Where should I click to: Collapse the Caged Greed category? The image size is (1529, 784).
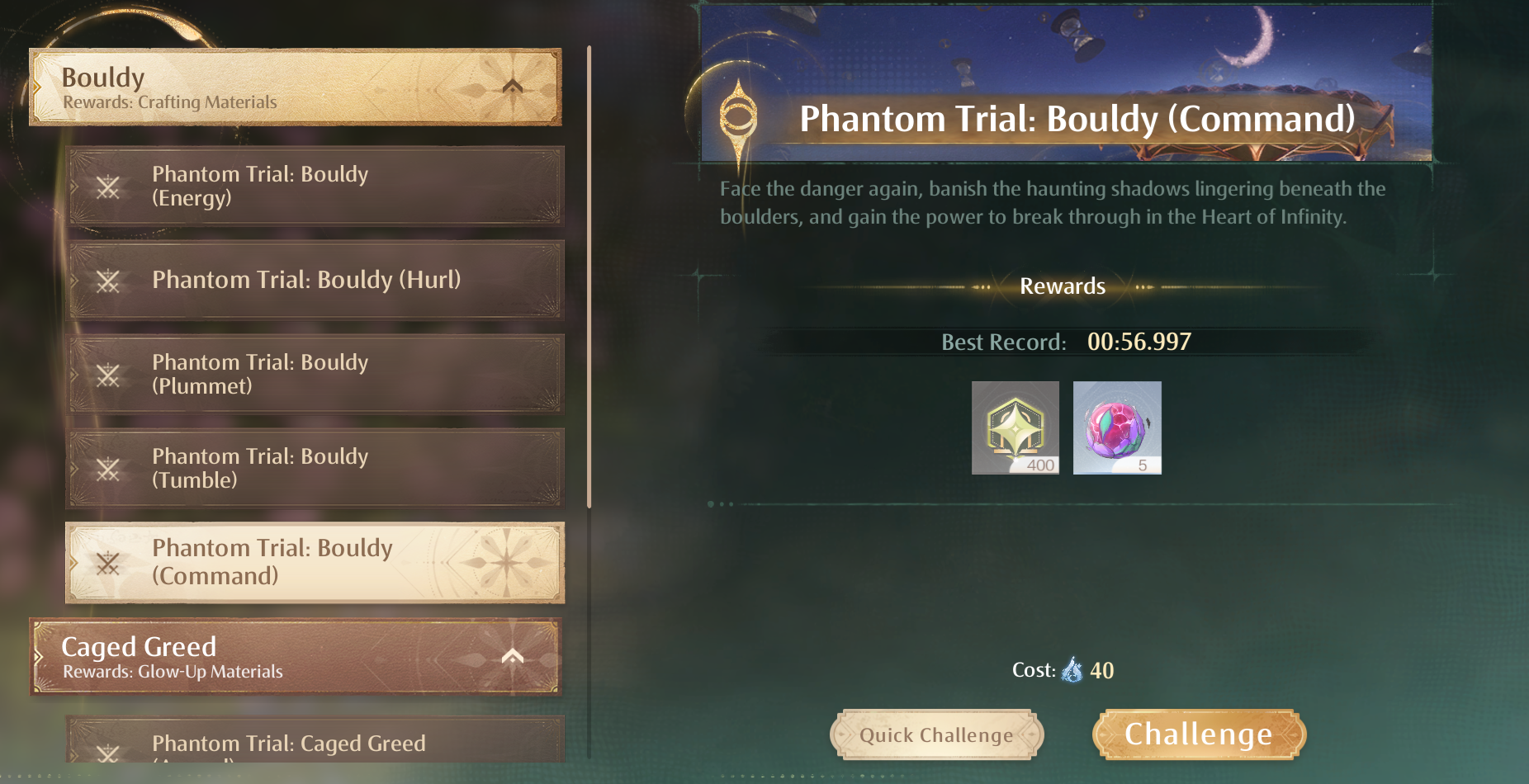[512, 657]
